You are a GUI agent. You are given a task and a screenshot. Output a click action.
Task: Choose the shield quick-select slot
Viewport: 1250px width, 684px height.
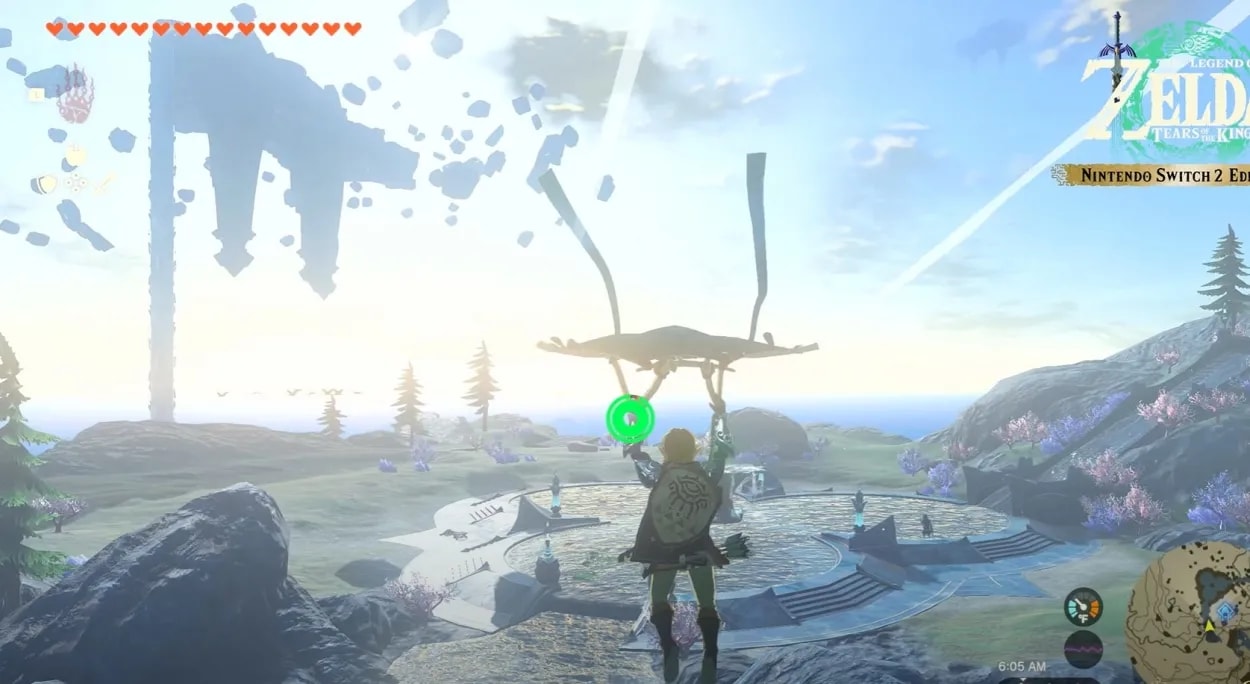tap(43, 184)
